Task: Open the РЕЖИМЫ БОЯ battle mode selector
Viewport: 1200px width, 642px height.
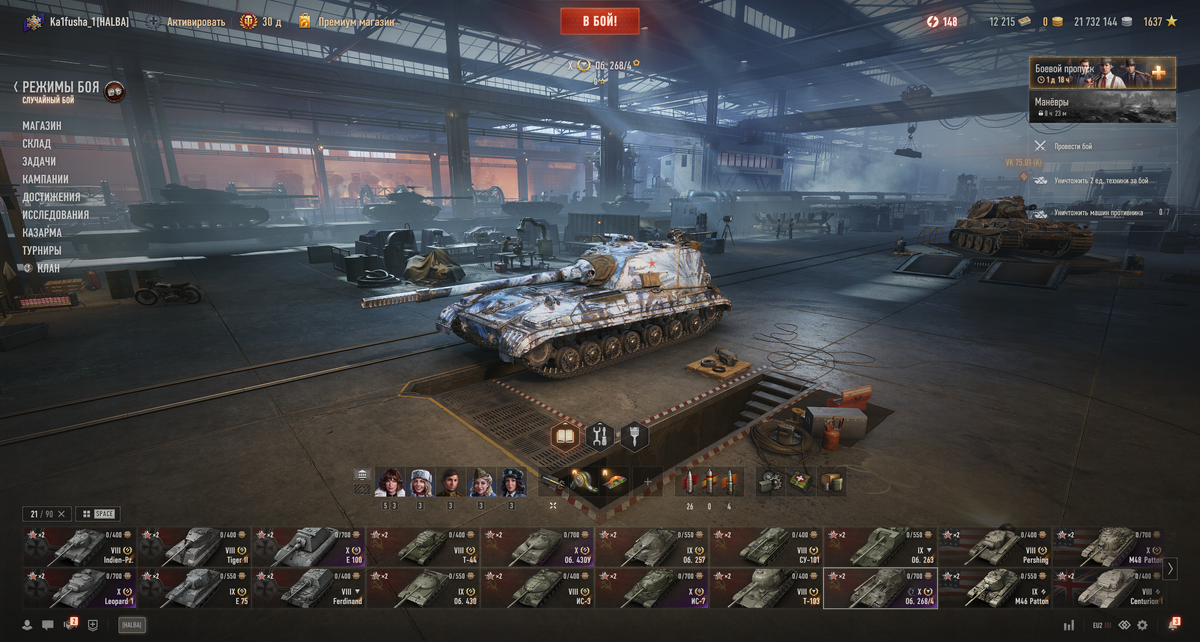Action: point(62,88)
